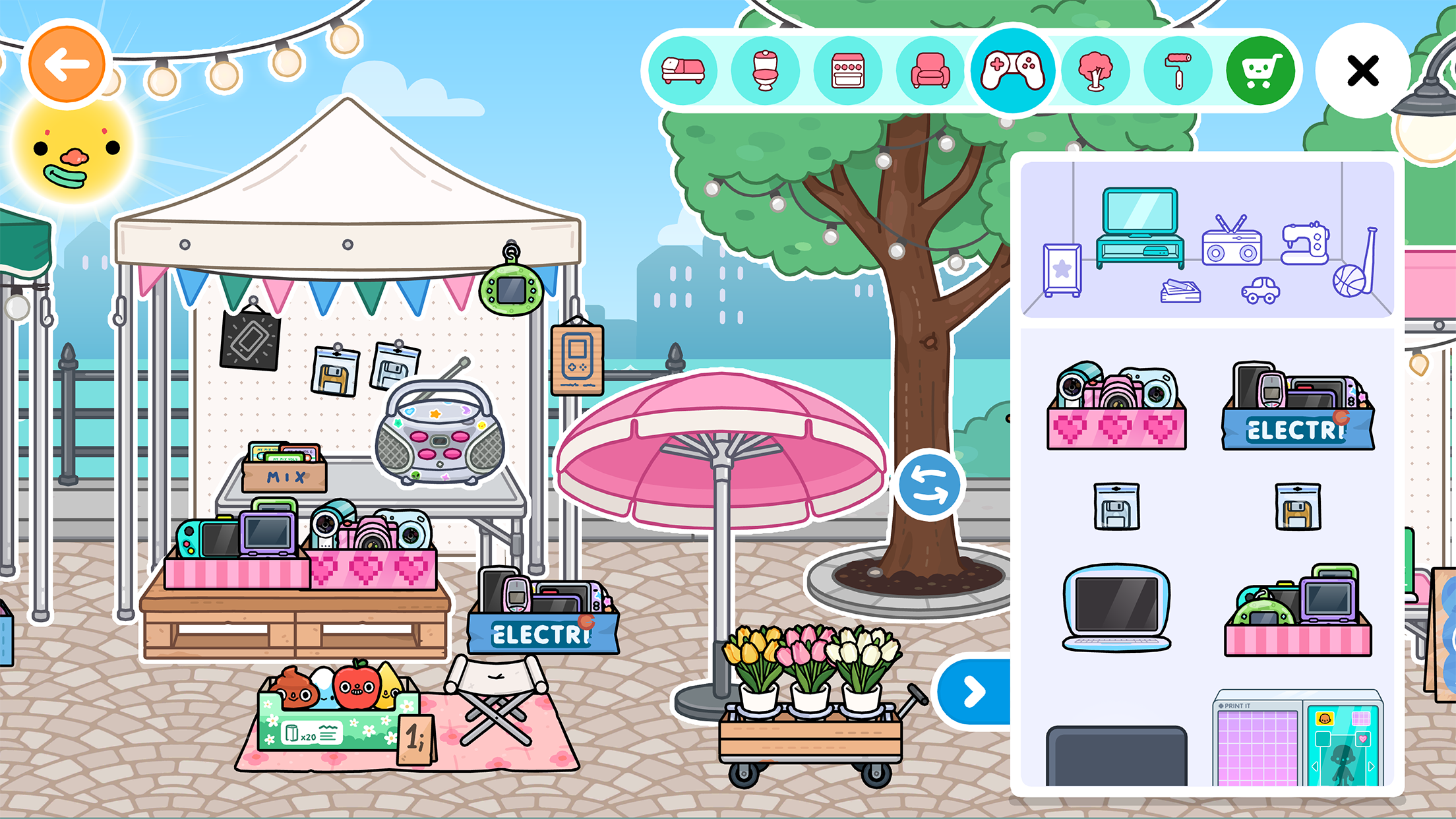1456x819 pixels.
Task: Choose the orange floppy disk bag item
Action: pos(1298,506)
